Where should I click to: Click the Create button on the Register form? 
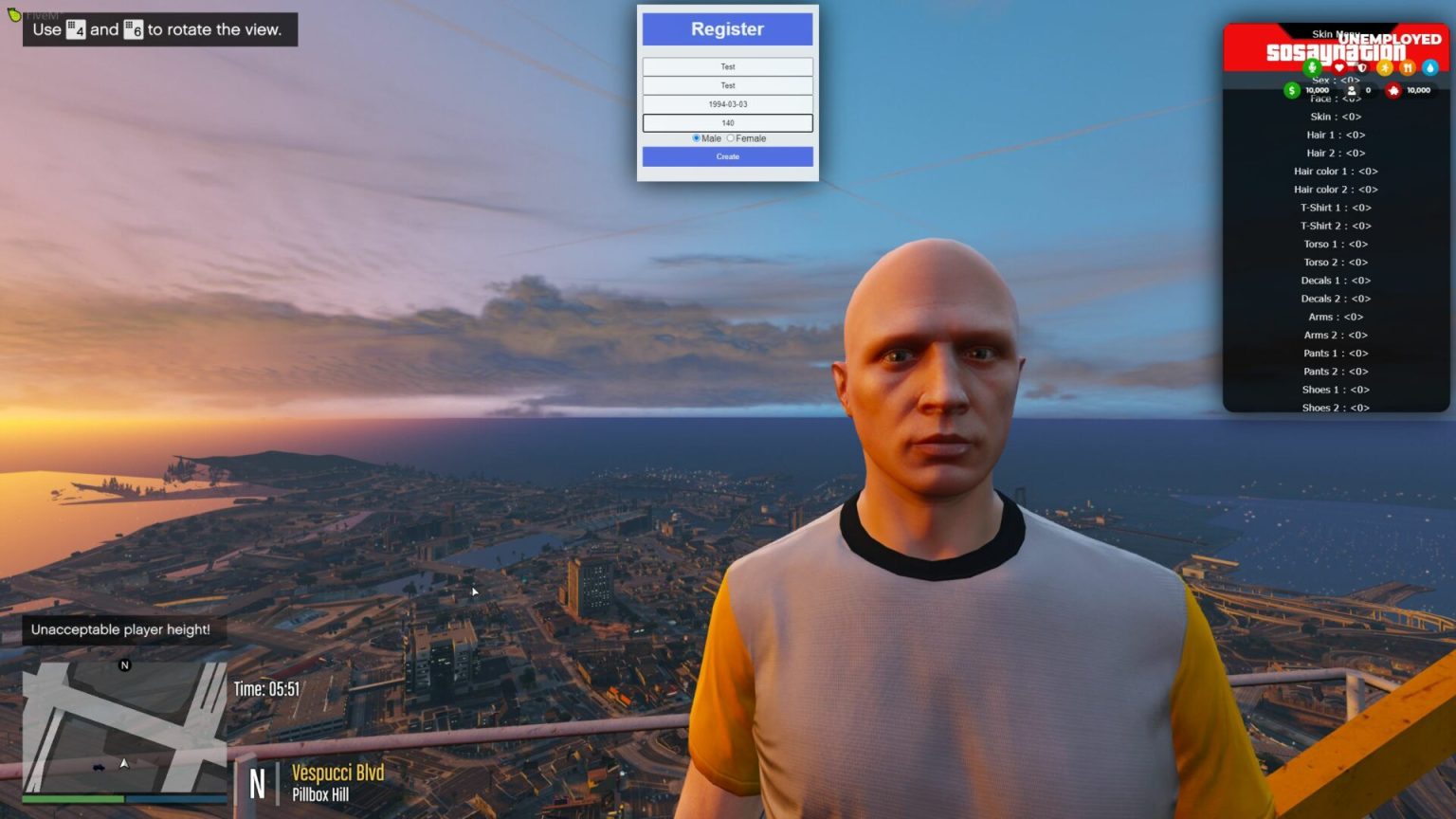coord(727,156)
